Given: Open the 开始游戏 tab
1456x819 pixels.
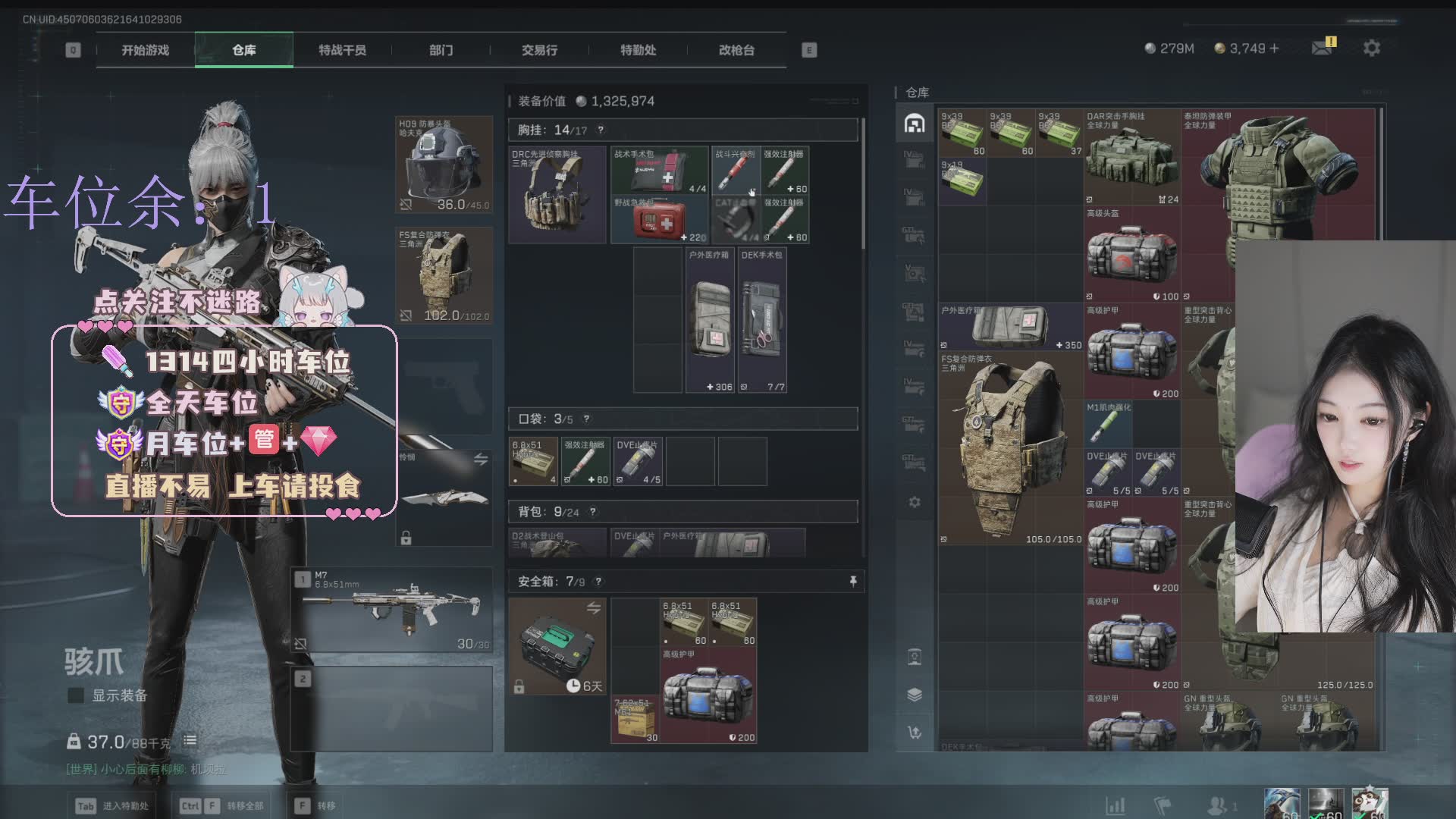Looking at the screenshot, I should click(146, 50).
